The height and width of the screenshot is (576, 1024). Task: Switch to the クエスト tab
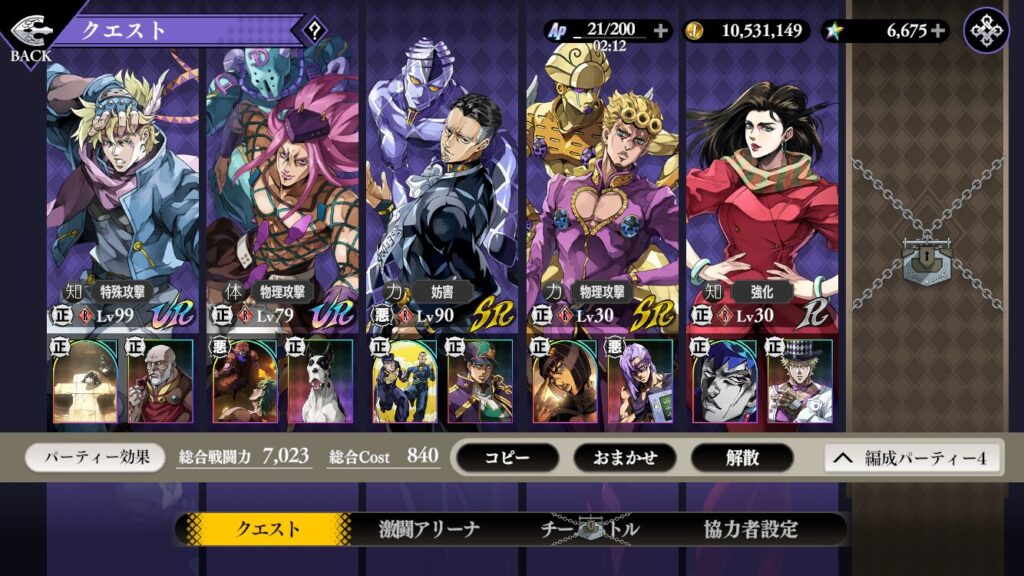point(267,529)
